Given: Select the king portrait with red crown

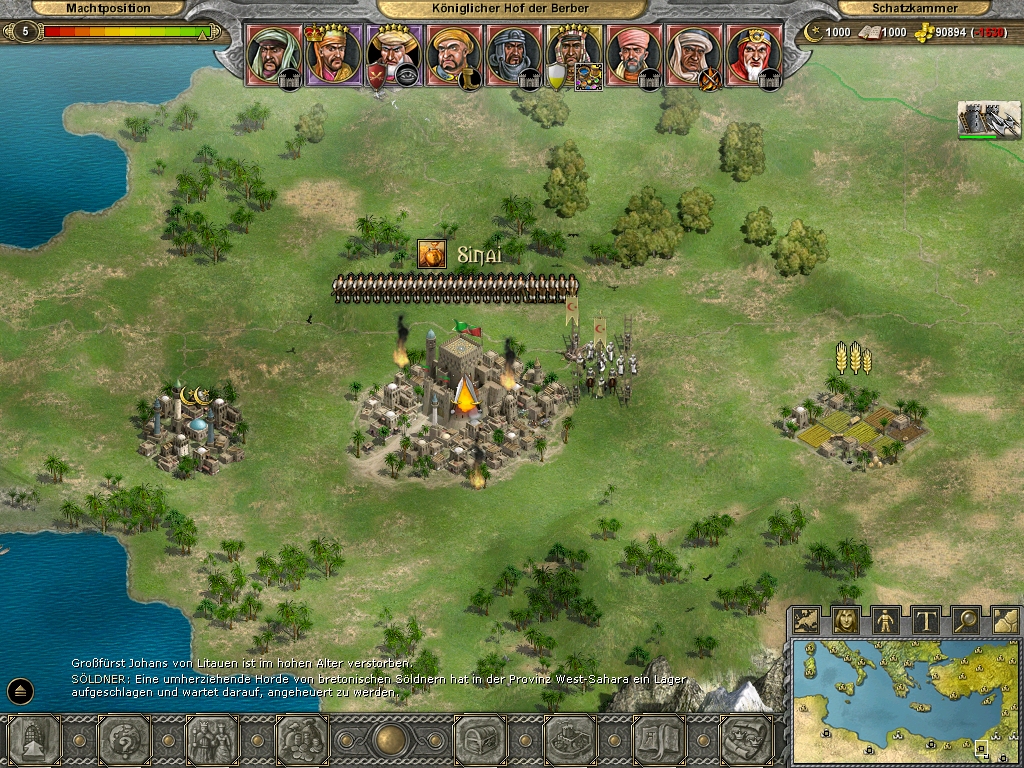Looking at the screenshot, I should click(333, 54).
